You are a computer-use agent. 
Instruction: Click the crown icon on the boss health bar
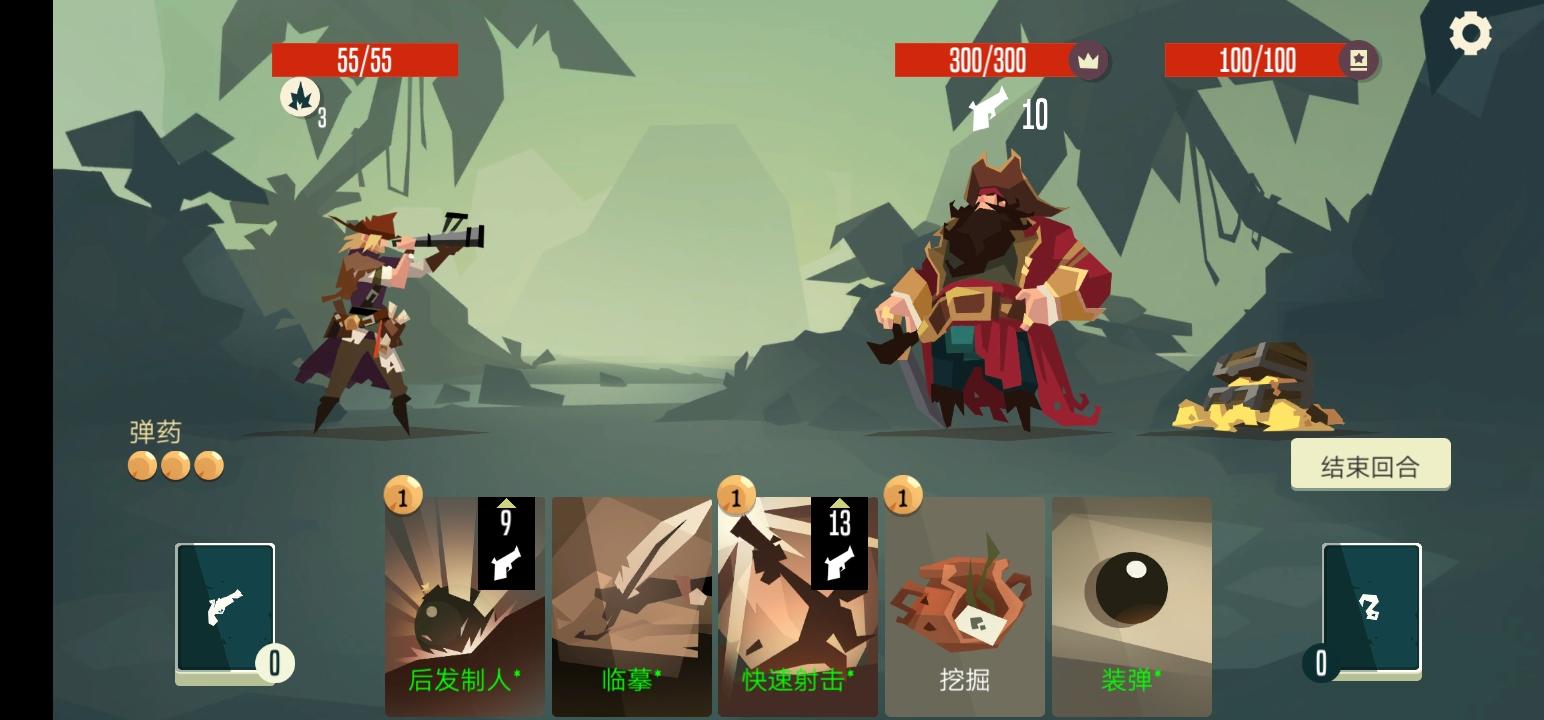pos(1089,60)
